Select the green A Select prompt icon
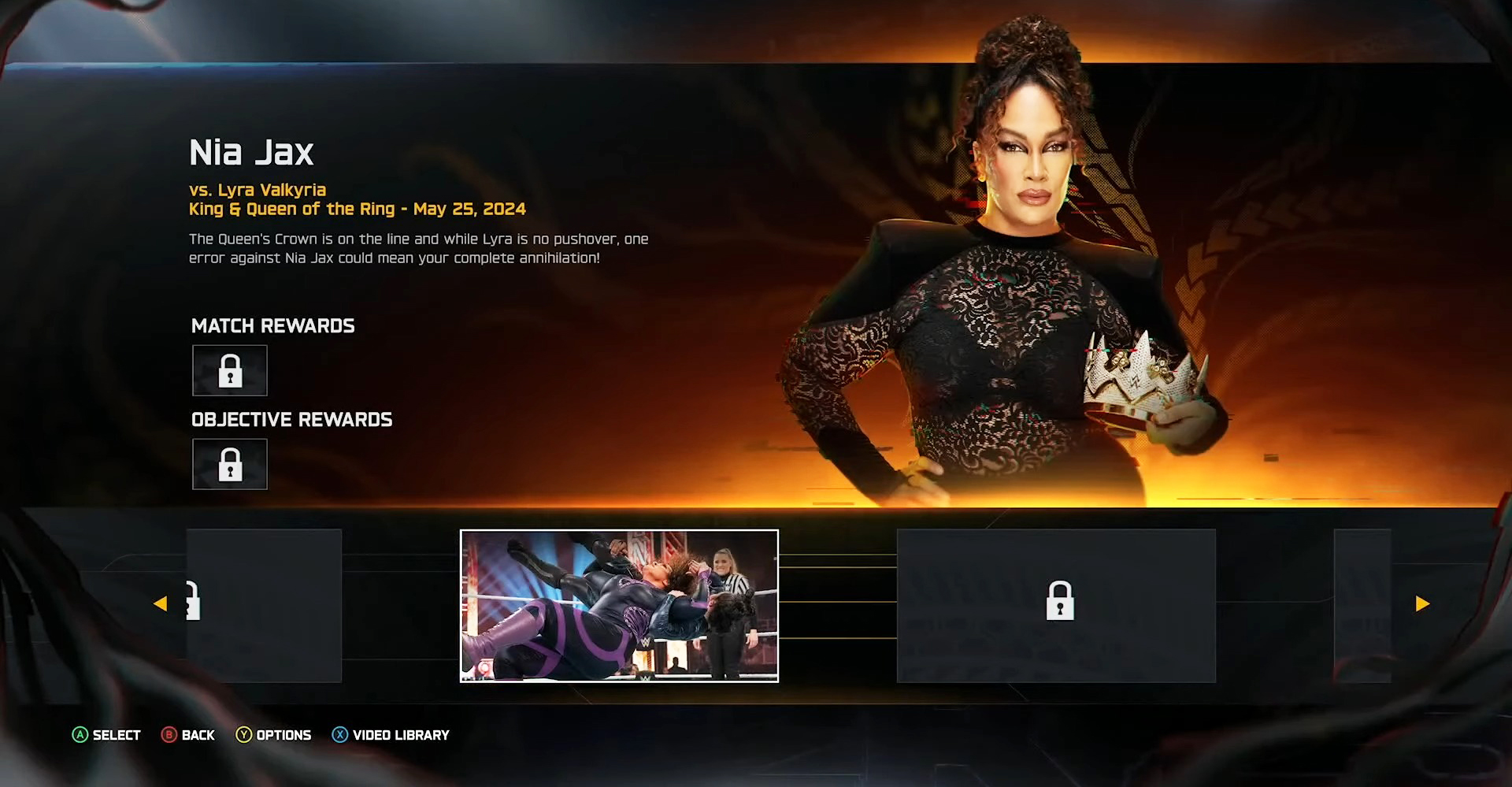The height and width of the screenshot is (787, 1512). point(80,735)
